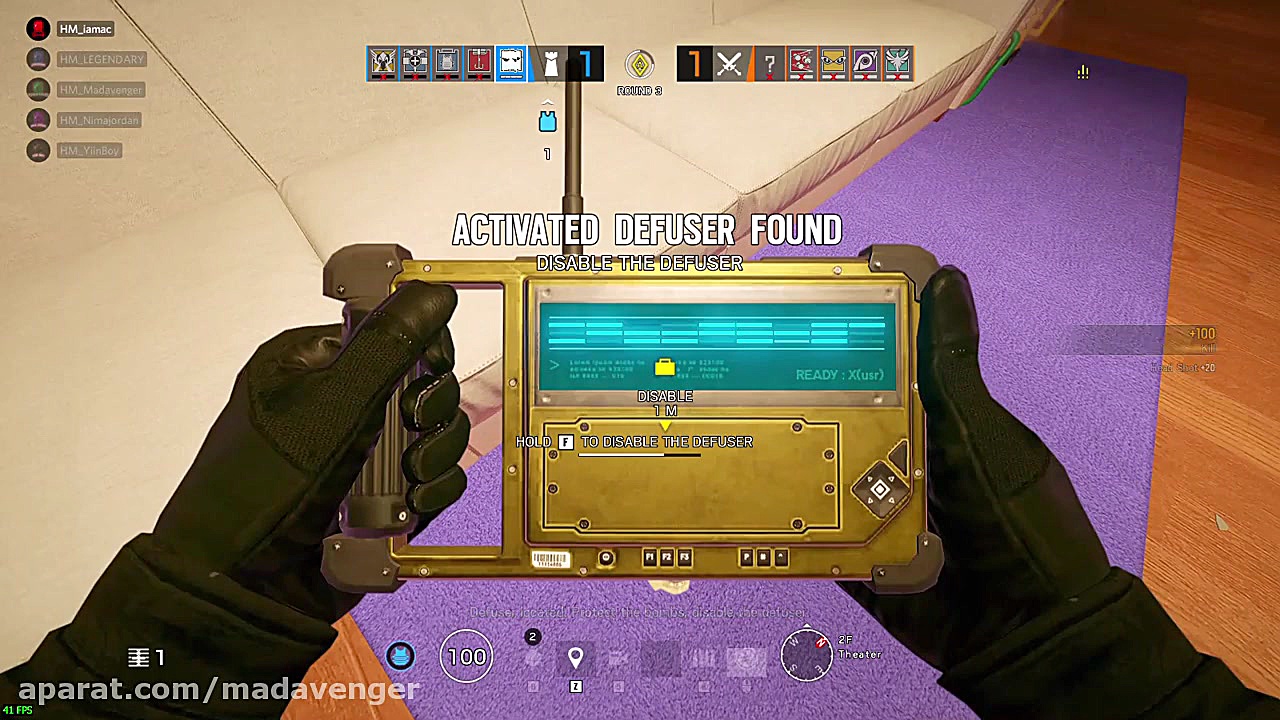Select the blue-highlighted operator mask icon
Image resolution: width=1280 pixels, height=720 pixels.
[x=511, y=63]
